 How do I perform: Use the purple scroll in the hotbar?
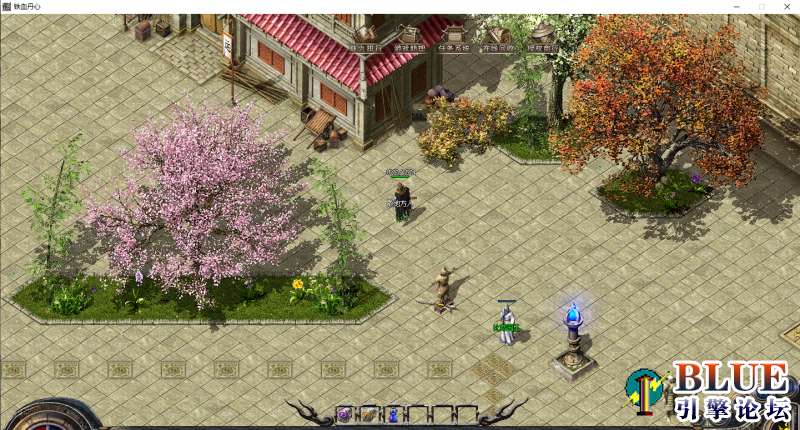coord(345,414)
